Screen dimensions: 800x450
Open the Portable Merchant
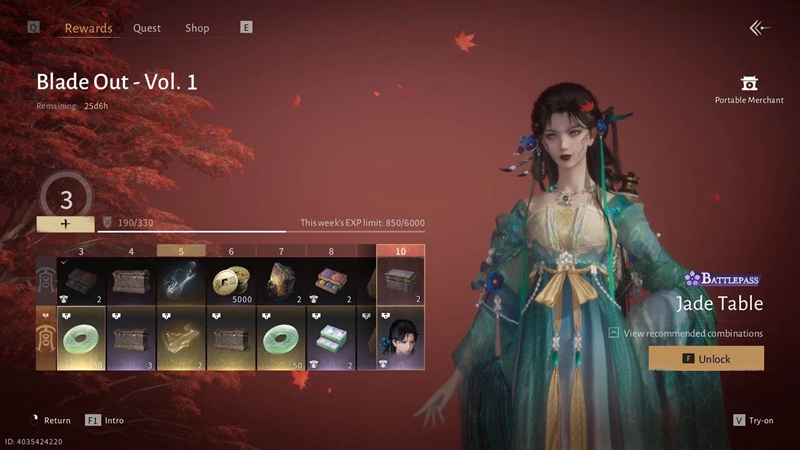pyautogui.click(x=749, y=88)
